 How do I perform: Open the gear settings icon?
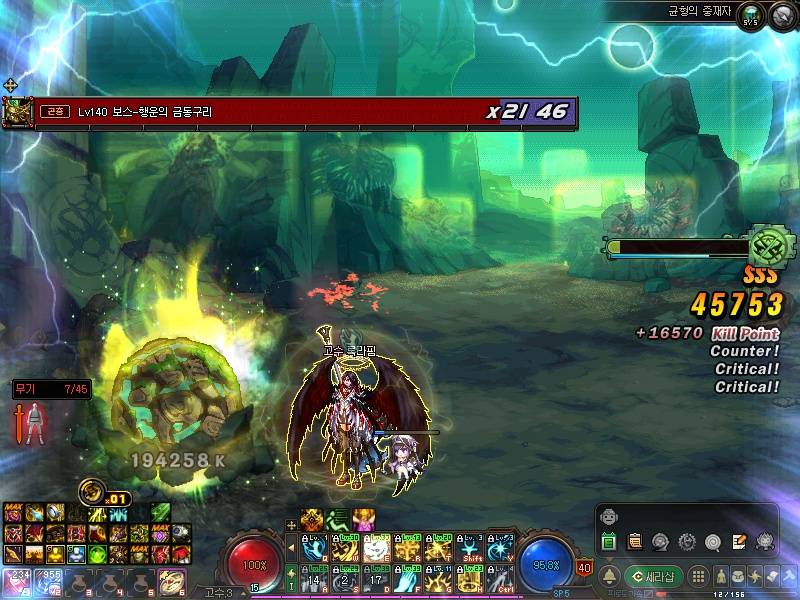coord(686,541)
